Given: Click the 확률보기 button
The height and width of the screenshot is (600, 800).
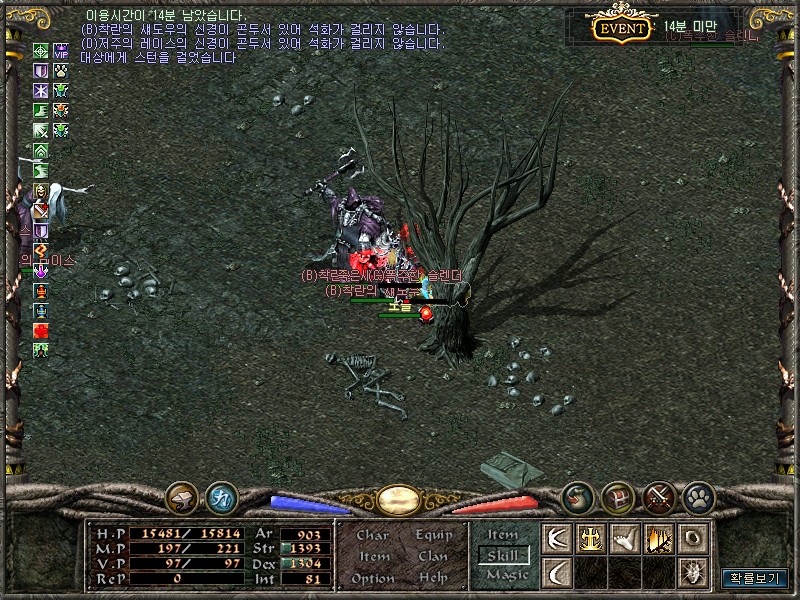Looking at the screenshot, I should pyautogui.click(x=754, y=578).
